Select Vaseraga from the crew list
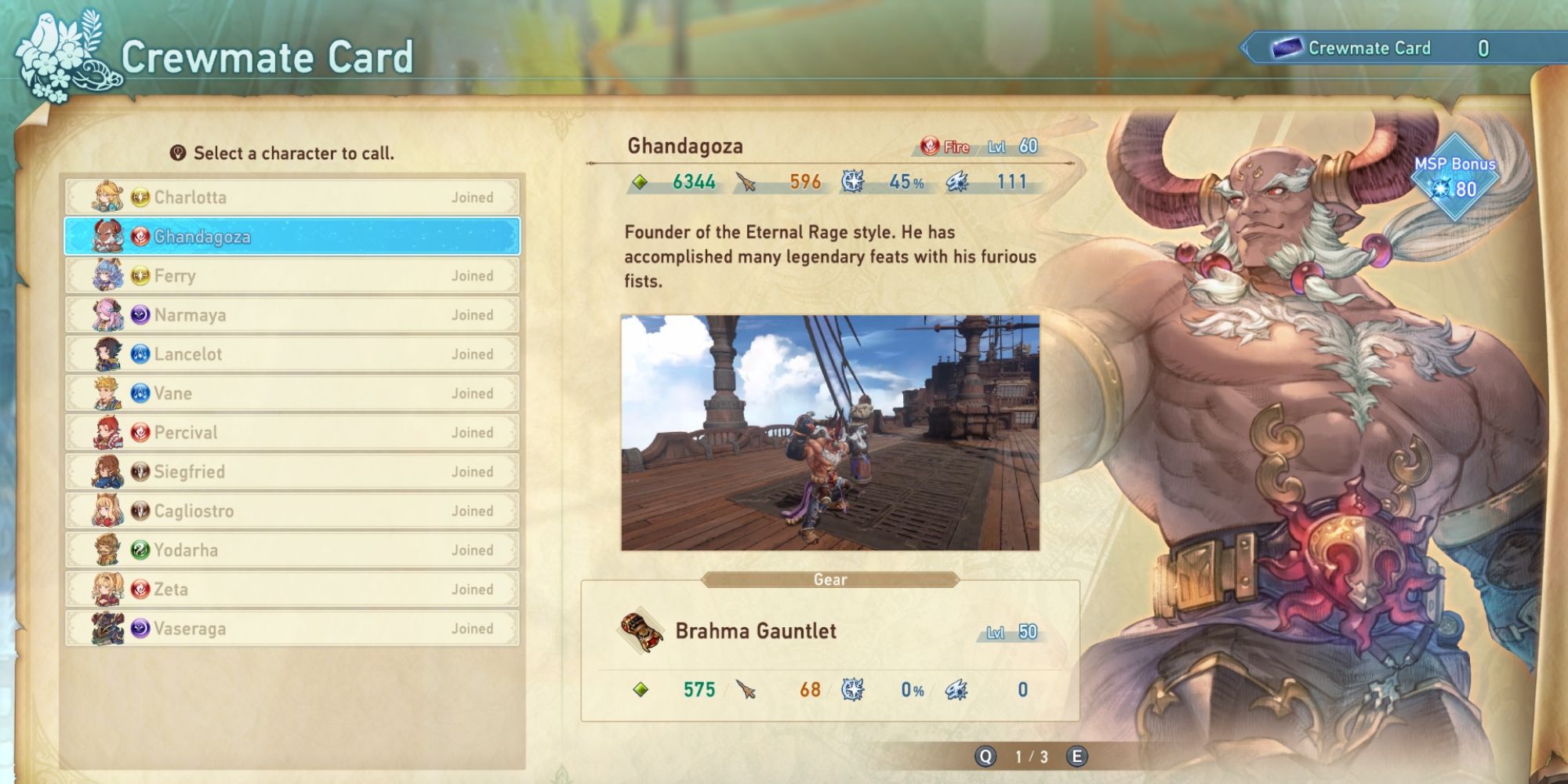This screenshot has height=784, width=1568. pyautogui.click(x=298, y=628)
